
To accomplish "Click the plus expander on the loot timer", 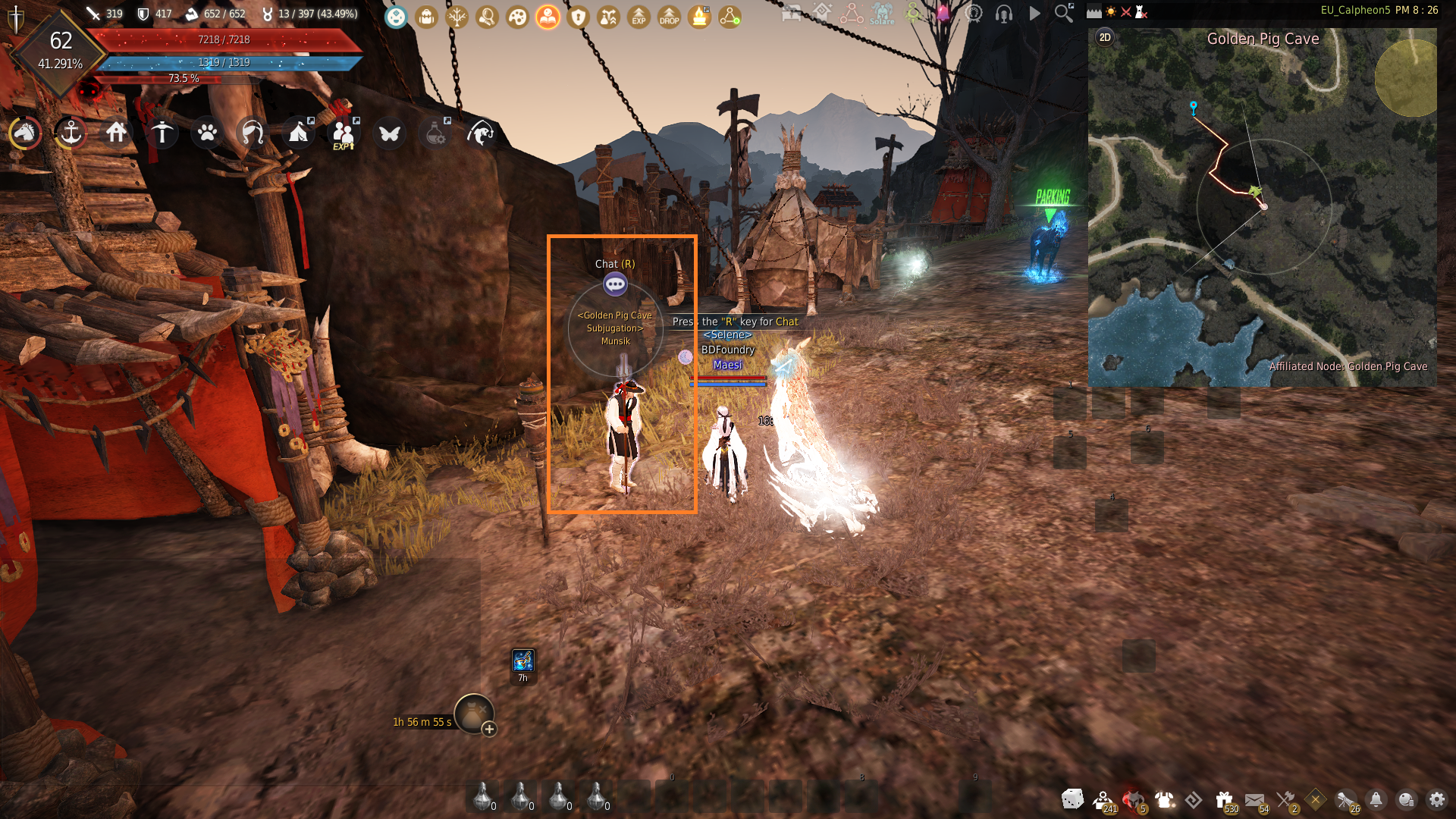I will tap(489, 728).
